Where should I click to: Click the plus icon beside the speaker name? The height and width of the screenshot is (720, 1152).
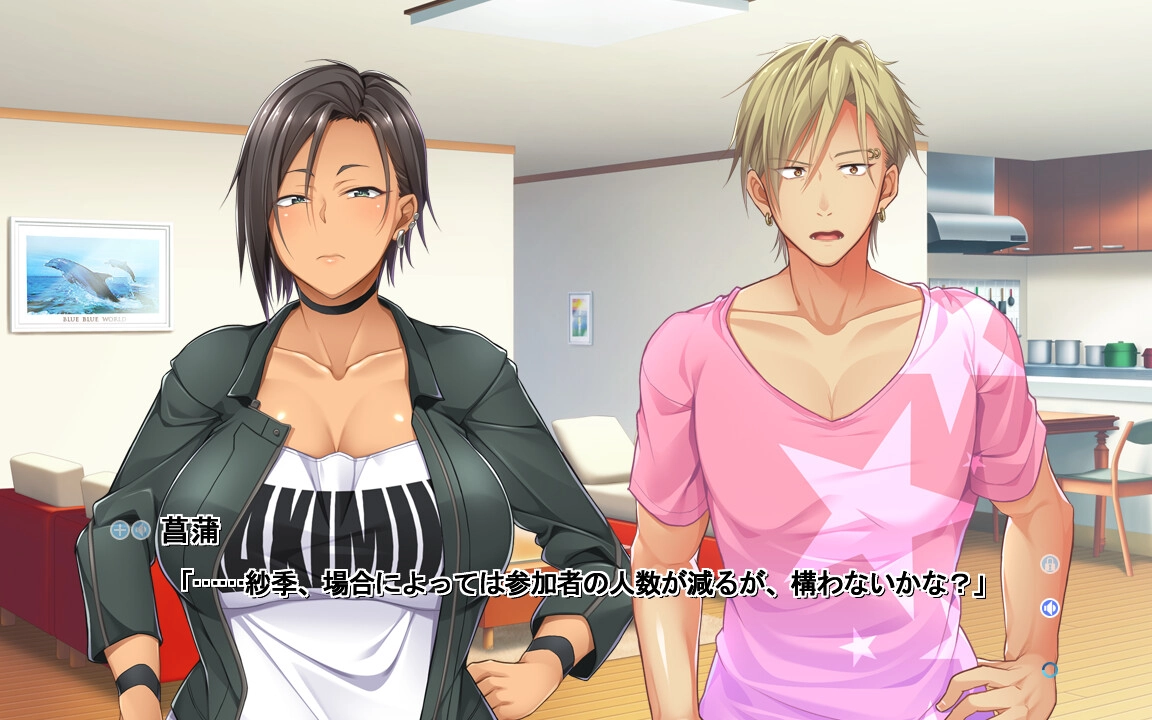click(x=120, y=530)
